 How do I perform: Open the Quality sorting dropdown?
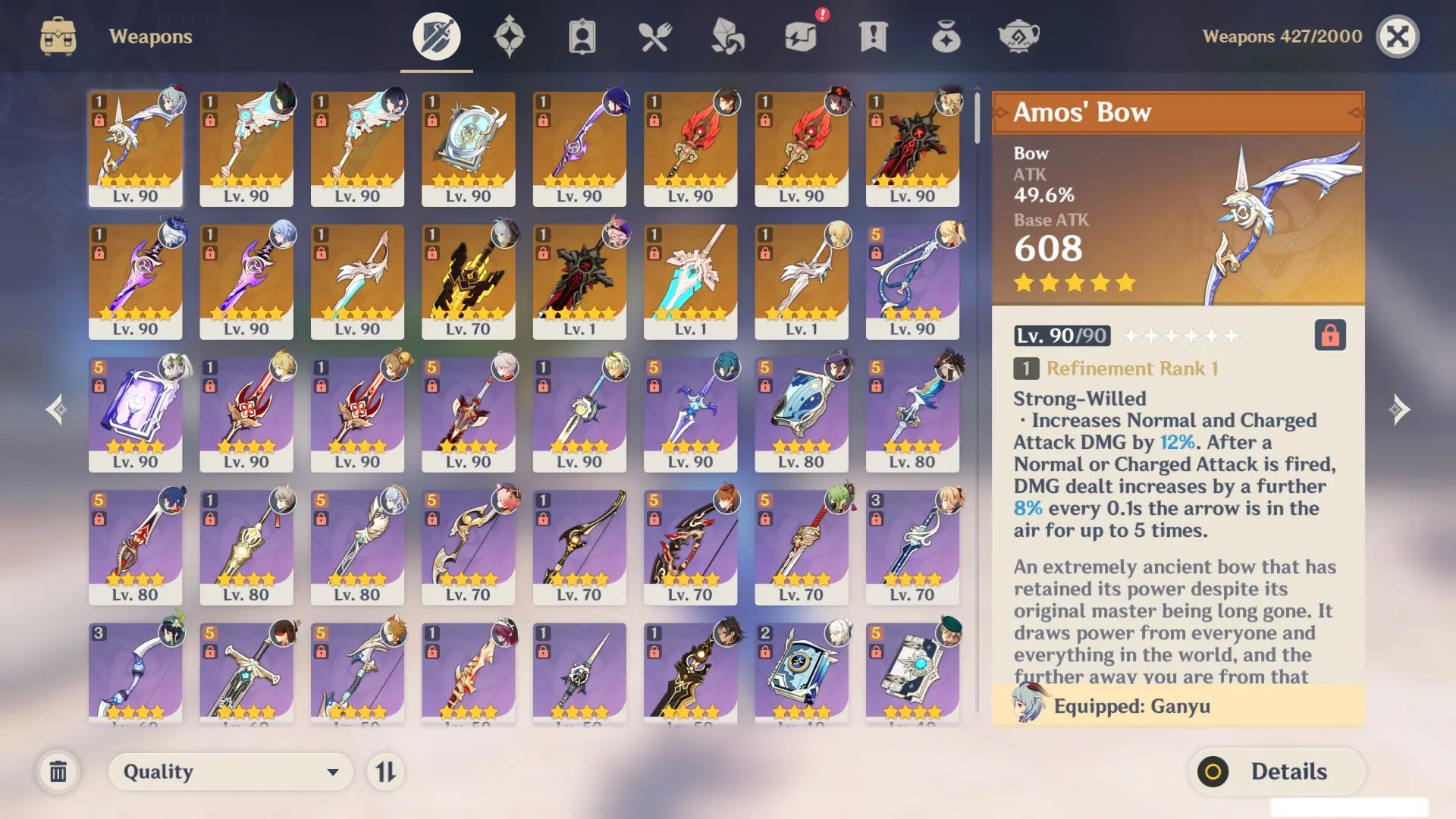(230, 771)
